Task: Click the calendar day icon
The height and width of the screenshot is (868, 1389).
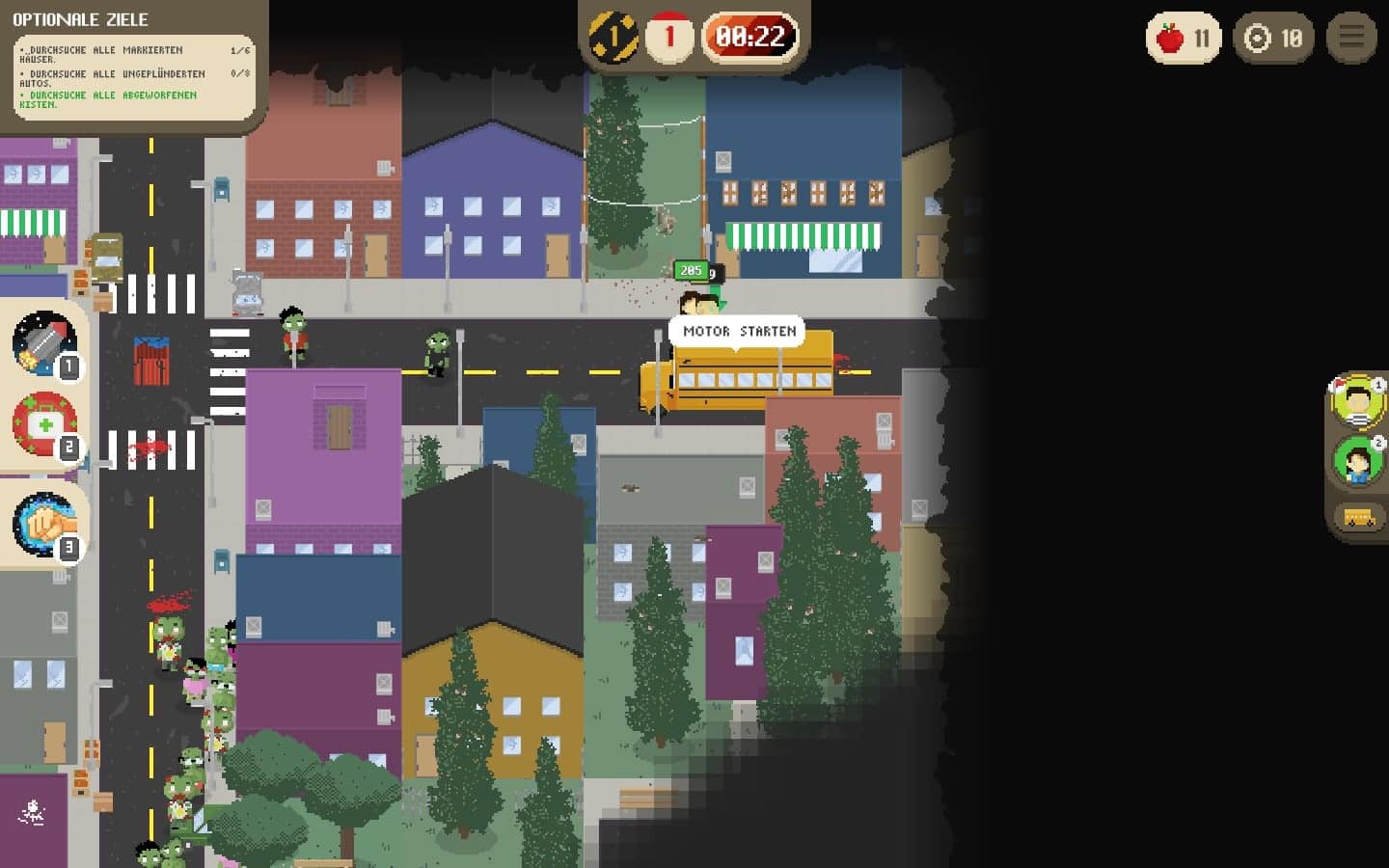Action: 669,39
